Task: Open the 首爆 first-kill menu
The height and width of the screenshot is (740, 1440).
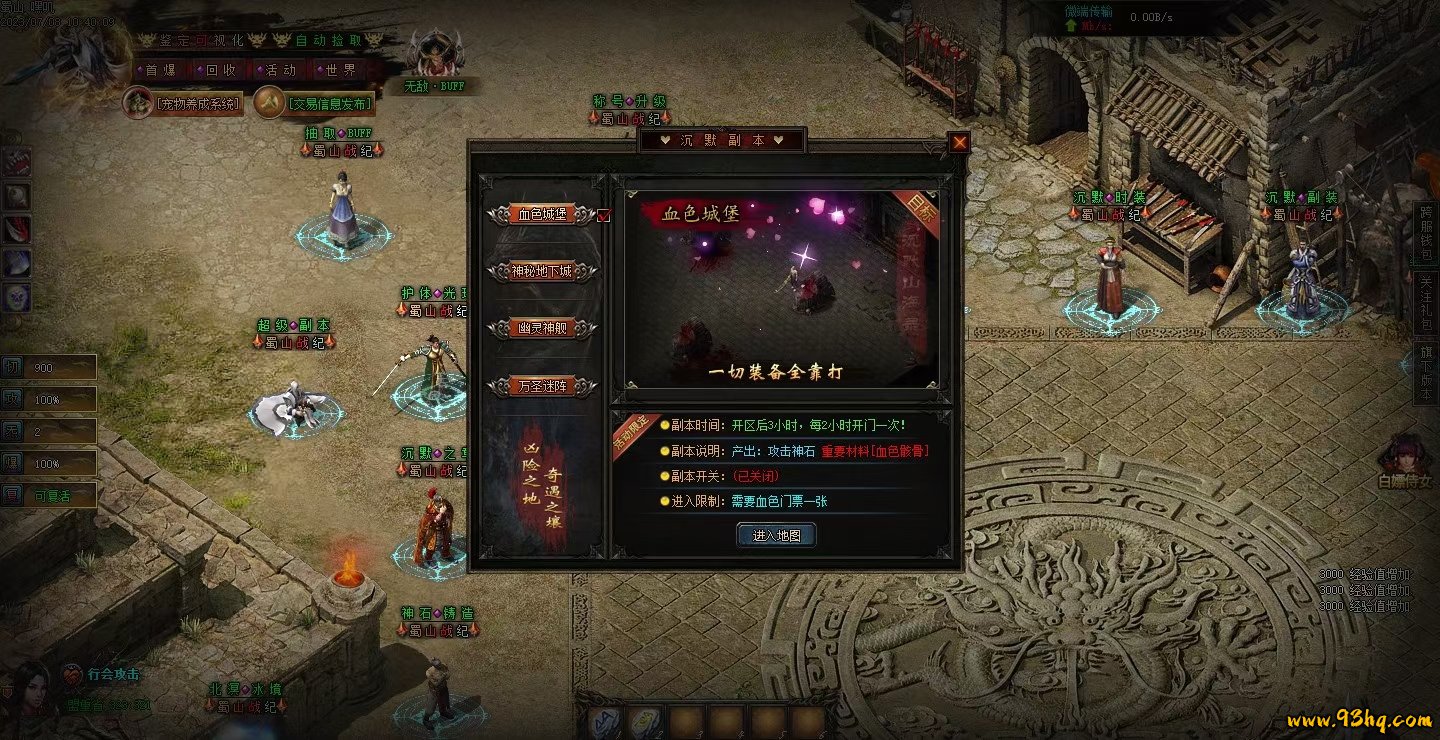Action: tap(160, 70)
